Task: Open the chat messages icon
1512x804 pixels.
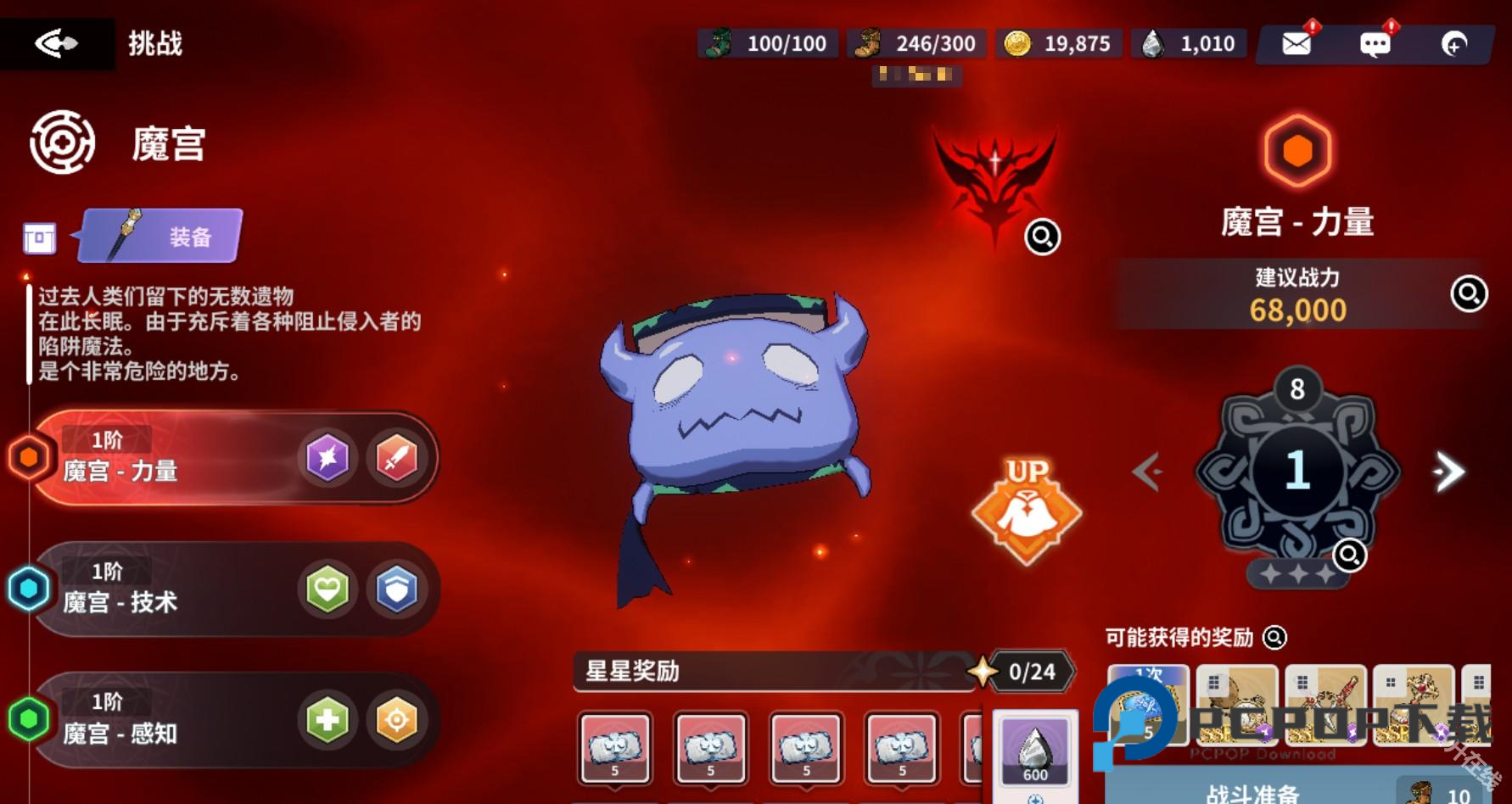Action: tap(1375, 42)
